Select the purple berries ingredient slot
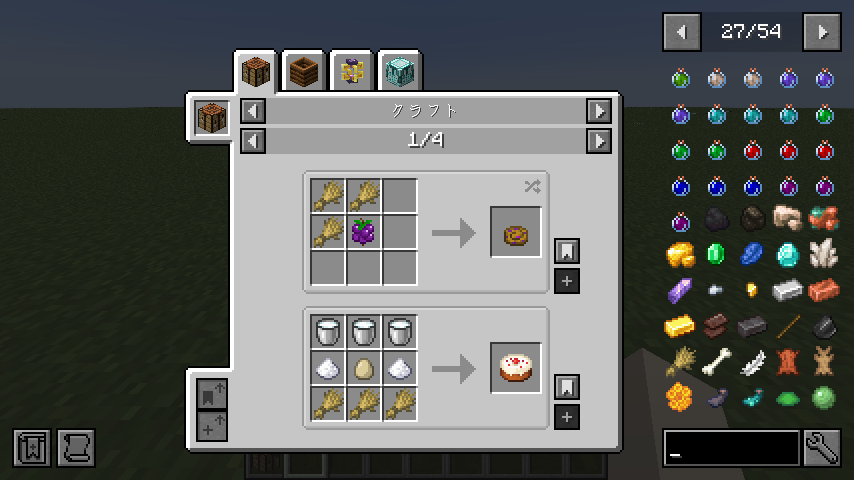The width and height of the screenshot is (854, 480). [x=364, y=232]
